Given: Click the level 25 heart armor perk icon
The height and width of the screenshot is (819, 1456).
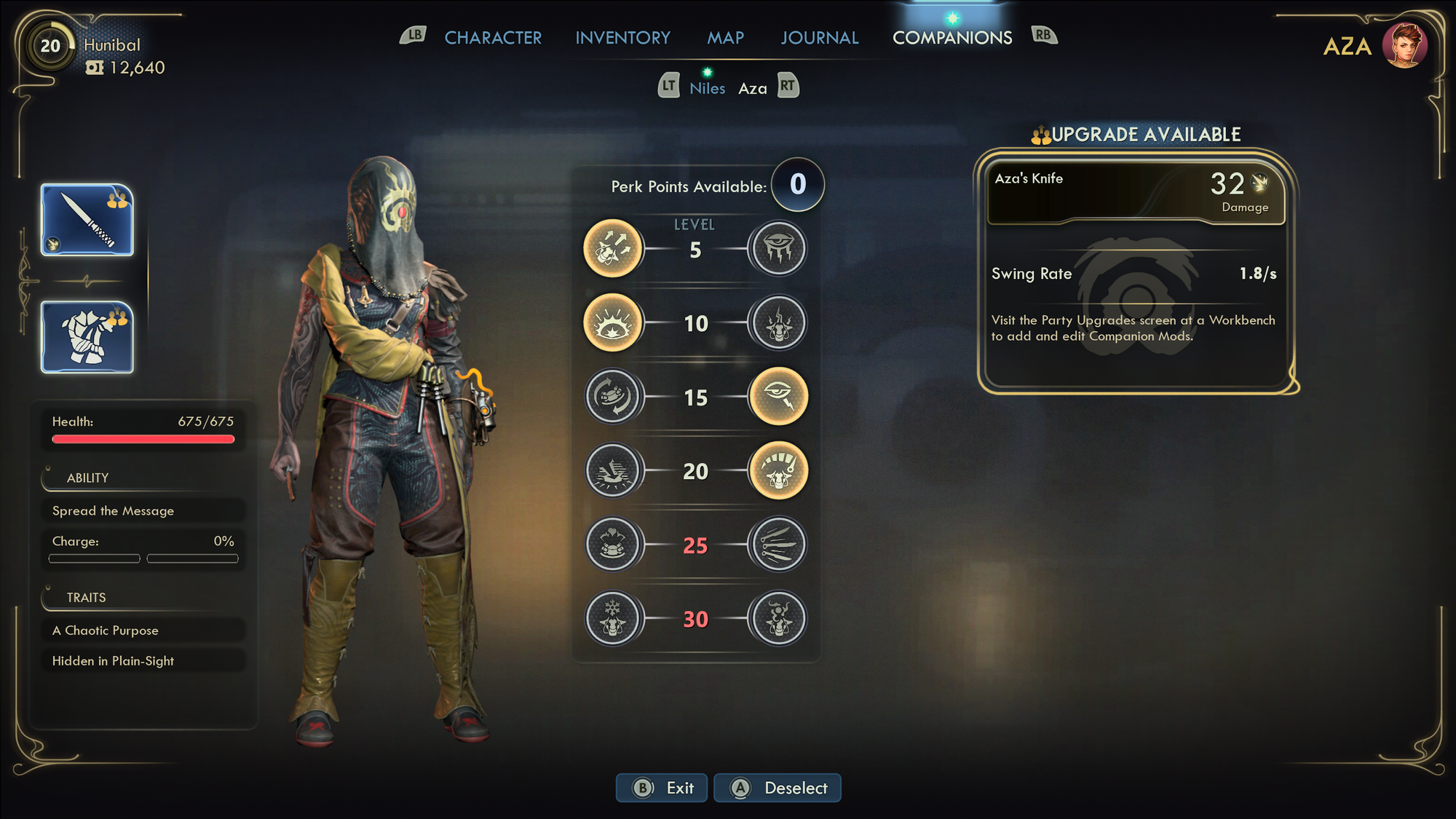Looking at the screenshot, I should pos(613,544).
